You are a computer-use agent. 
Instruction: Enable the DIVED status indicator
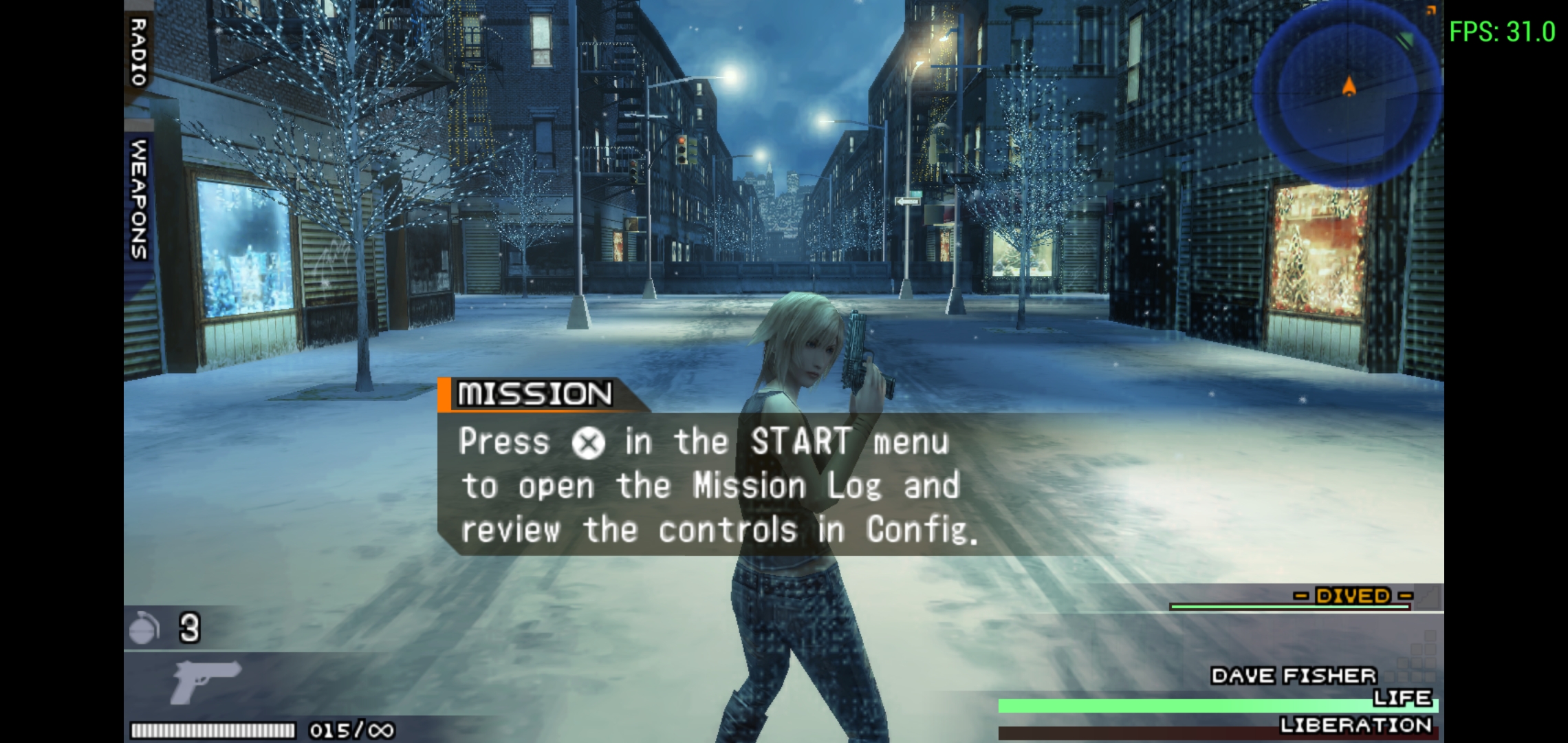(x=1351, y=596)
